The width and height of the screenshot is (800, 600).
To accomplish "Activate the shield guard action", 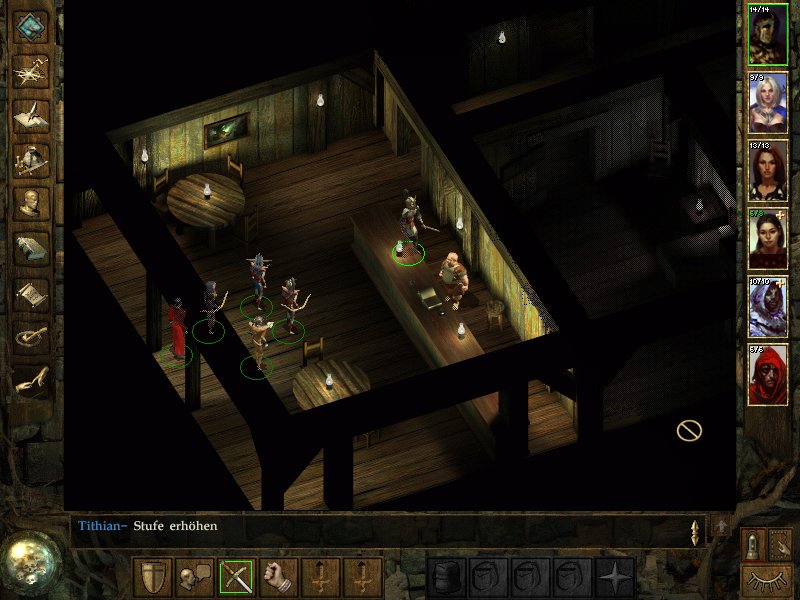I will (153, 577).
